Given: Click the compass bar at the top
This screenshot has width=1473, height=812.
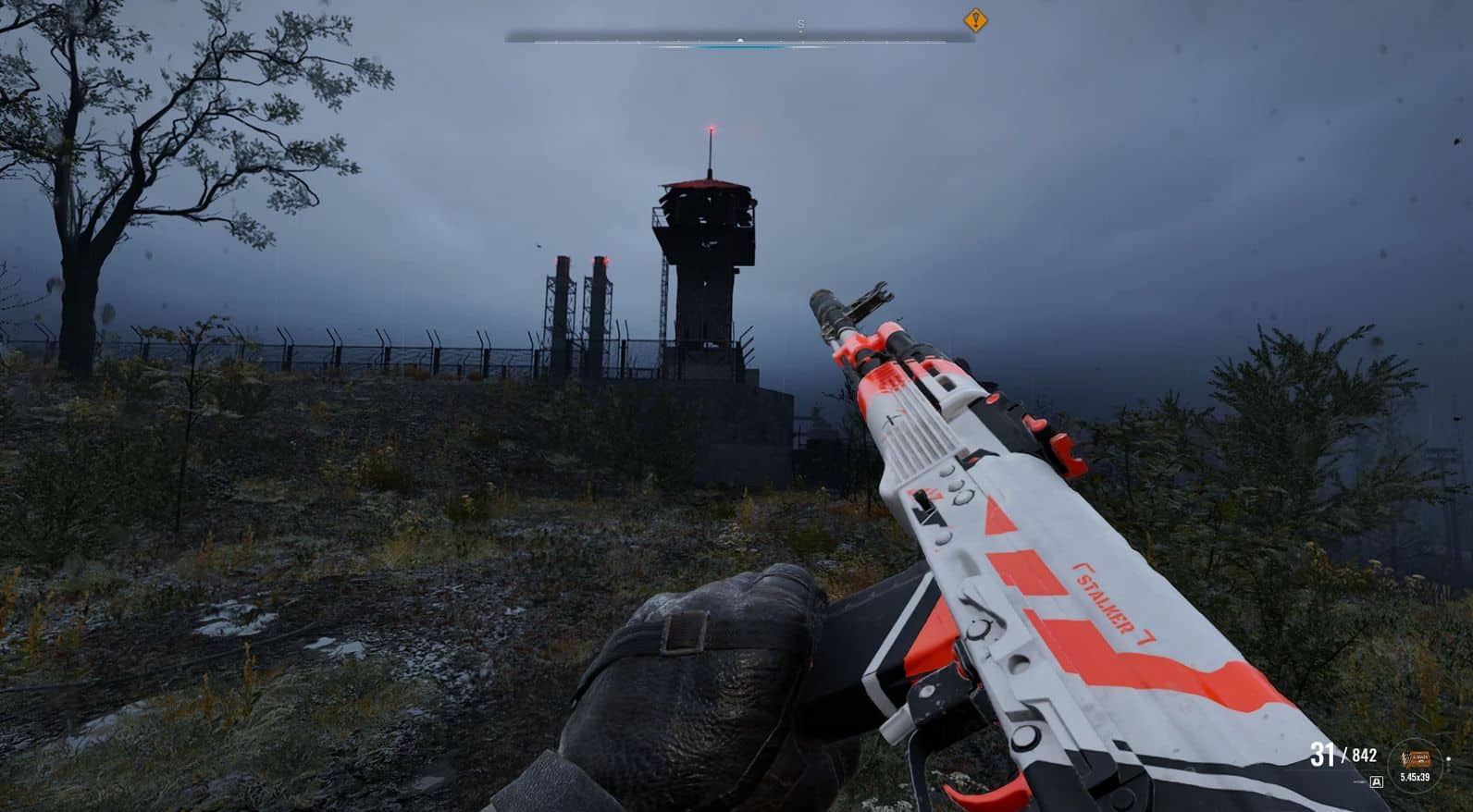Looking at the screenshot, I should coord(739,39).
